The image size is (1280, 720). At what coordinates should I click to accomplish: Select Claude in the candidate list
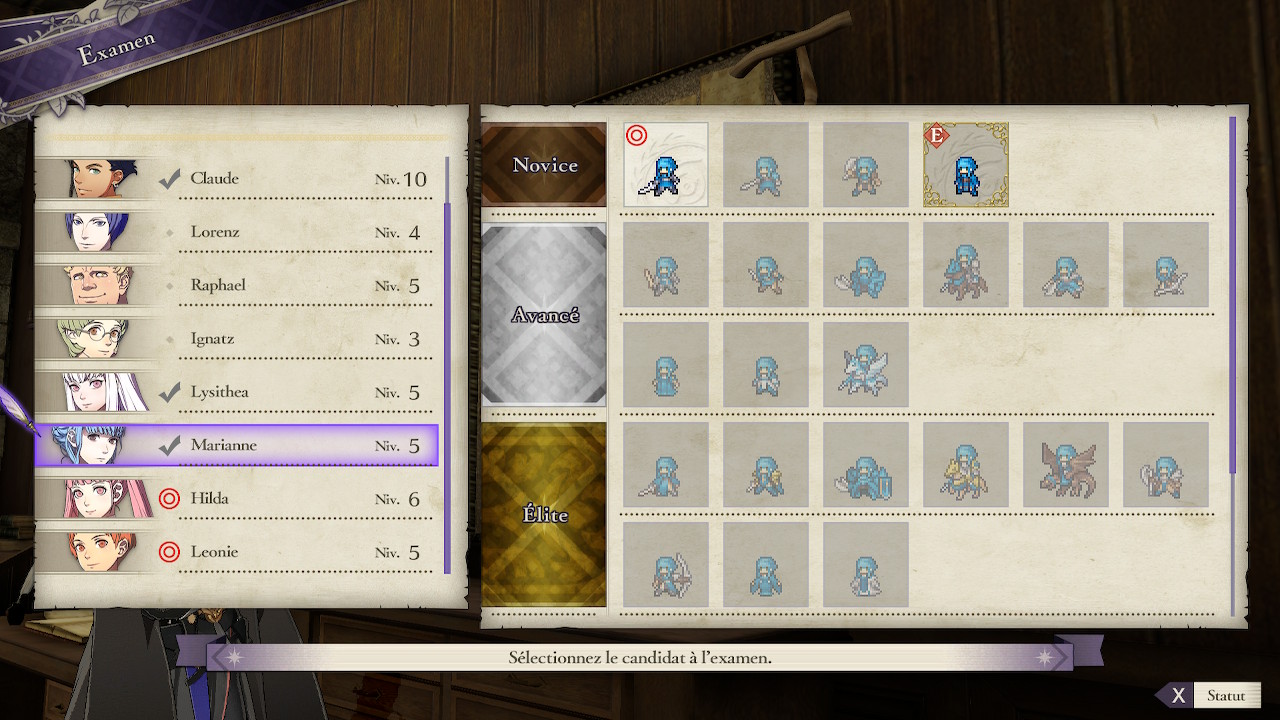click(x=236, y=179)
